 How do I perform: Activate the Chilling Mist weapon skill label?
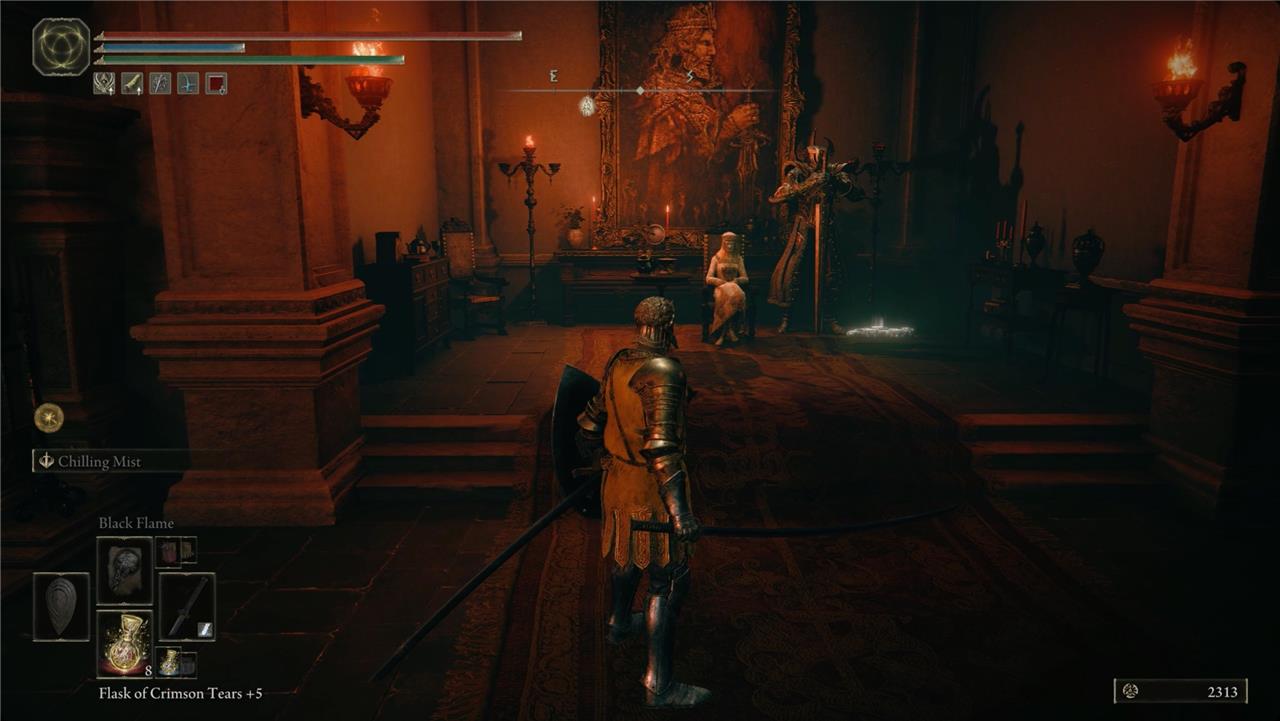click(99, 462)
